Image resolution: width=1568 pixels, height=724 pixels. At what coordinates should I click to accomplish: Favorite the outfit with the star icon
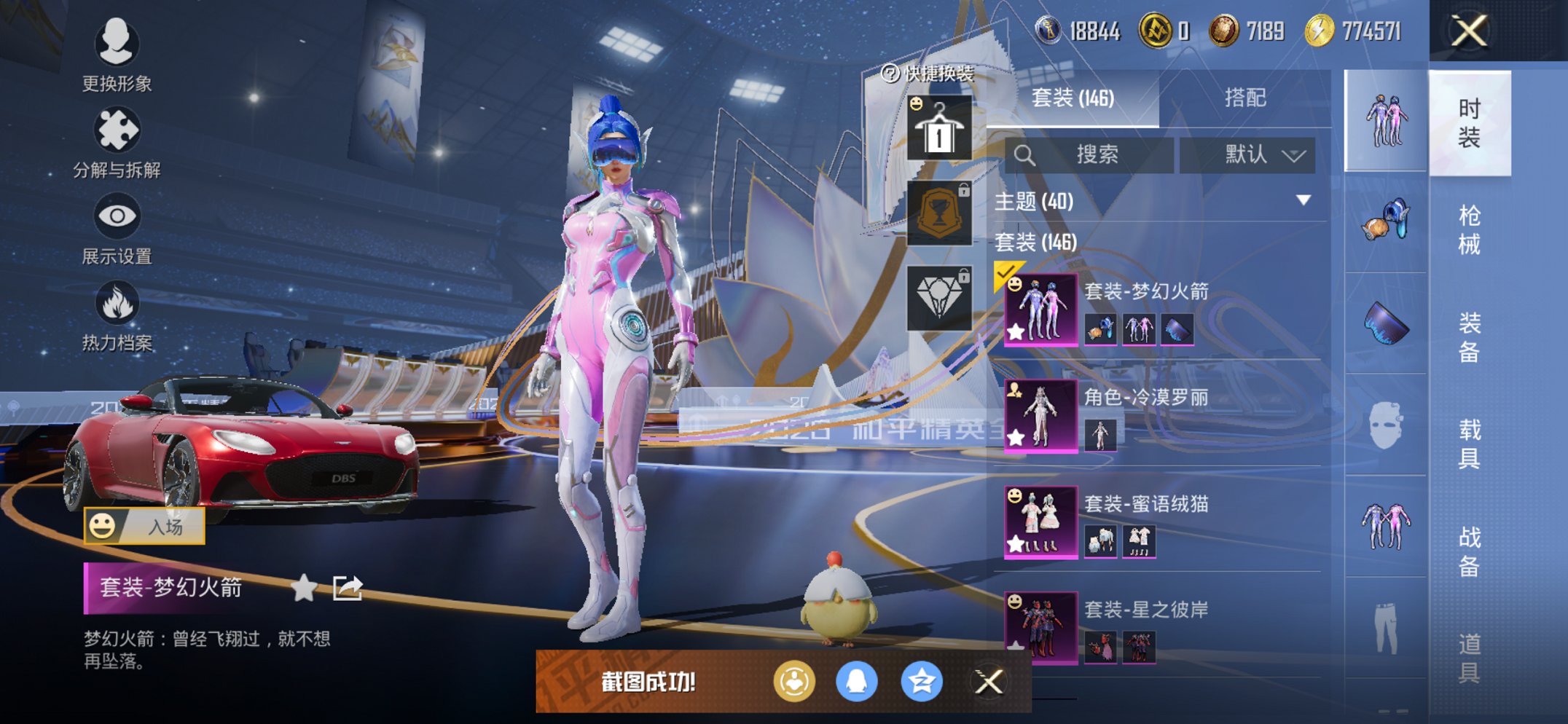304,588
